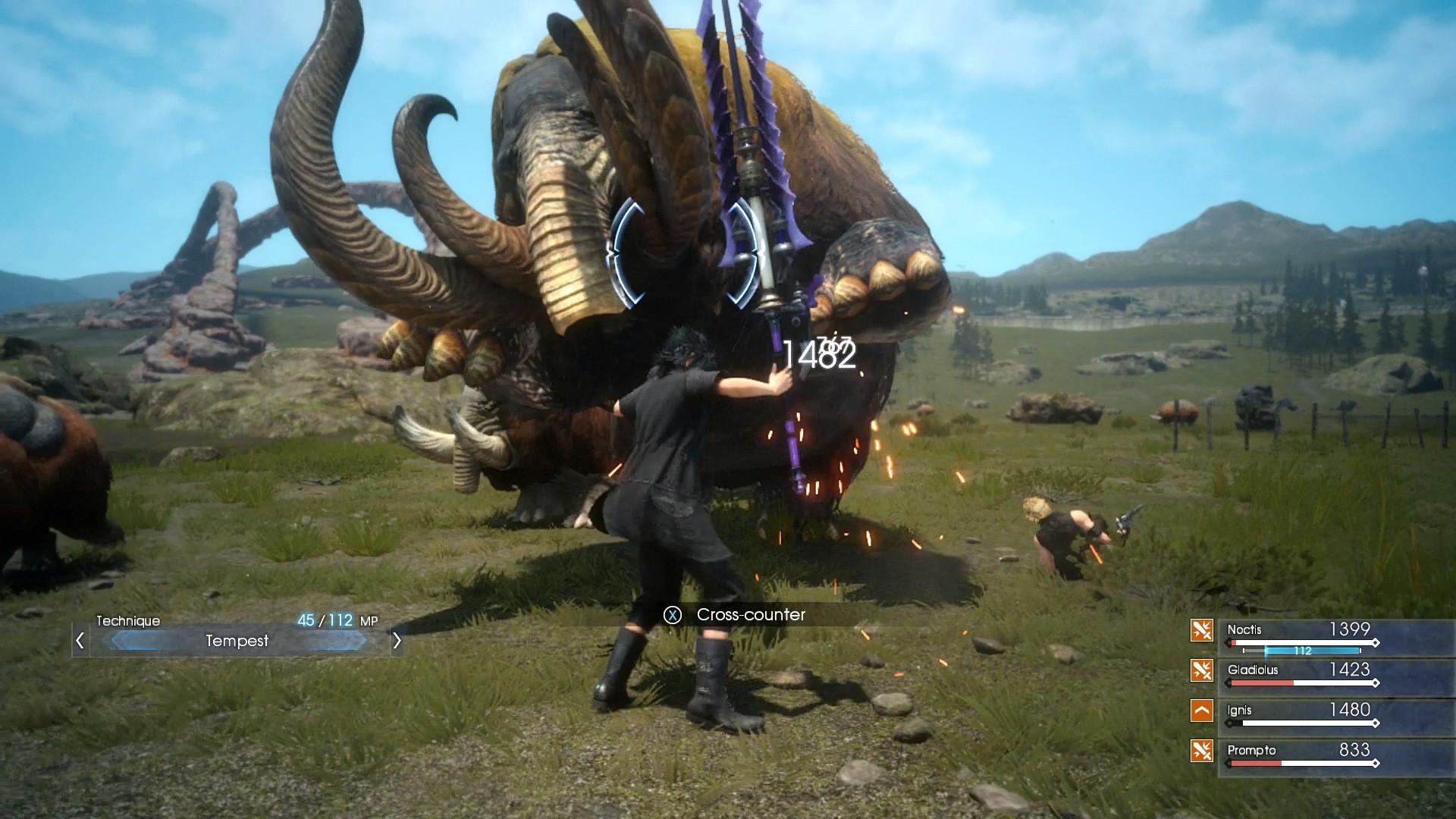Screen dimensions: 1456x819
Task: Select the crossed-swords icon beside Noctis
Action: pyautogui.click(x=1201, y=630)
